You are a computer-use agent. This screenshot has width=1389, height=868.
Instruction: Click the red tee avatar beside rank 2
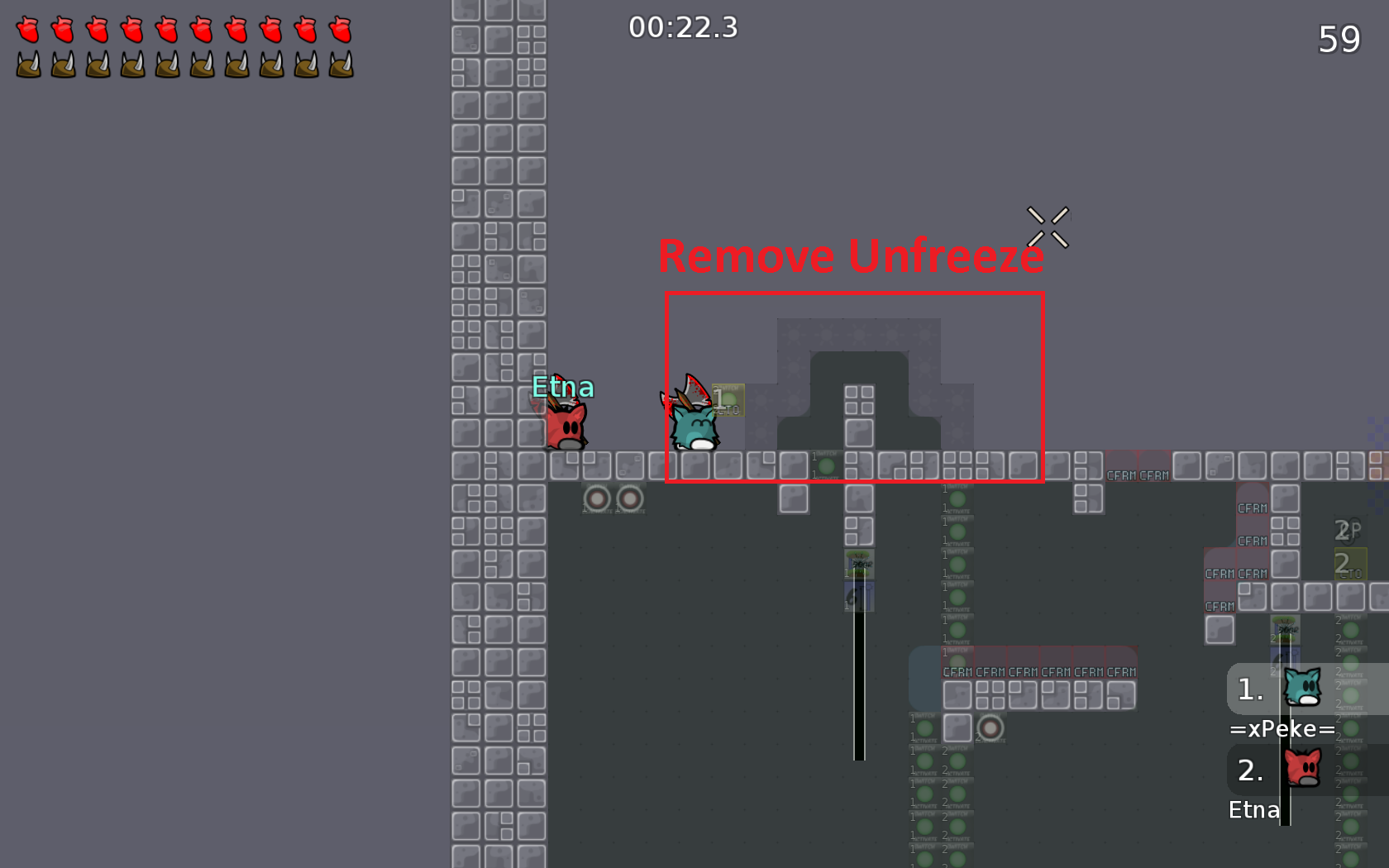[1304, 767]
